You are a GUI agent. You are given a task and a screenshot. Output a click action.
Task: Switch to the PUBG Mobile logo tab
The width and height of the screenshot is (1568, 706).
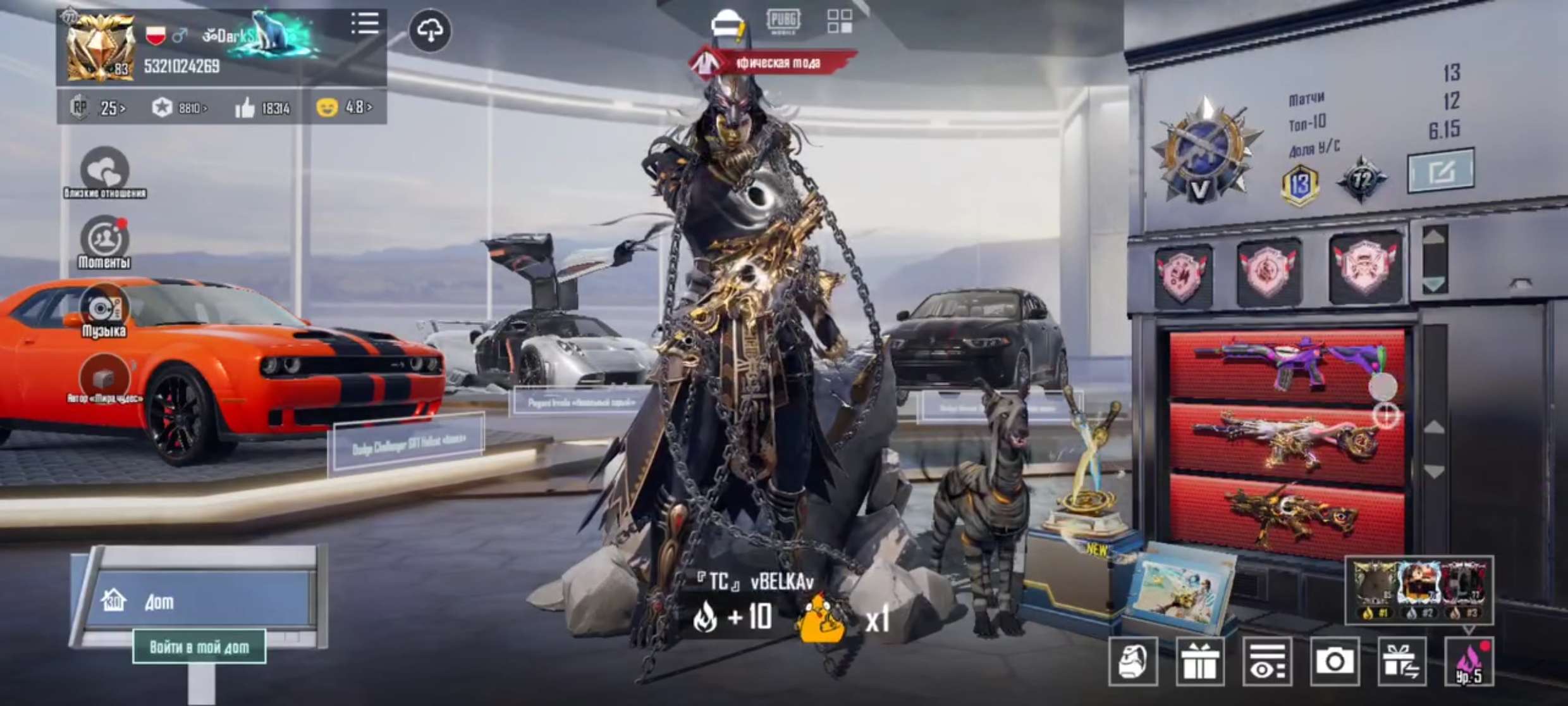[x=784, y=21]
